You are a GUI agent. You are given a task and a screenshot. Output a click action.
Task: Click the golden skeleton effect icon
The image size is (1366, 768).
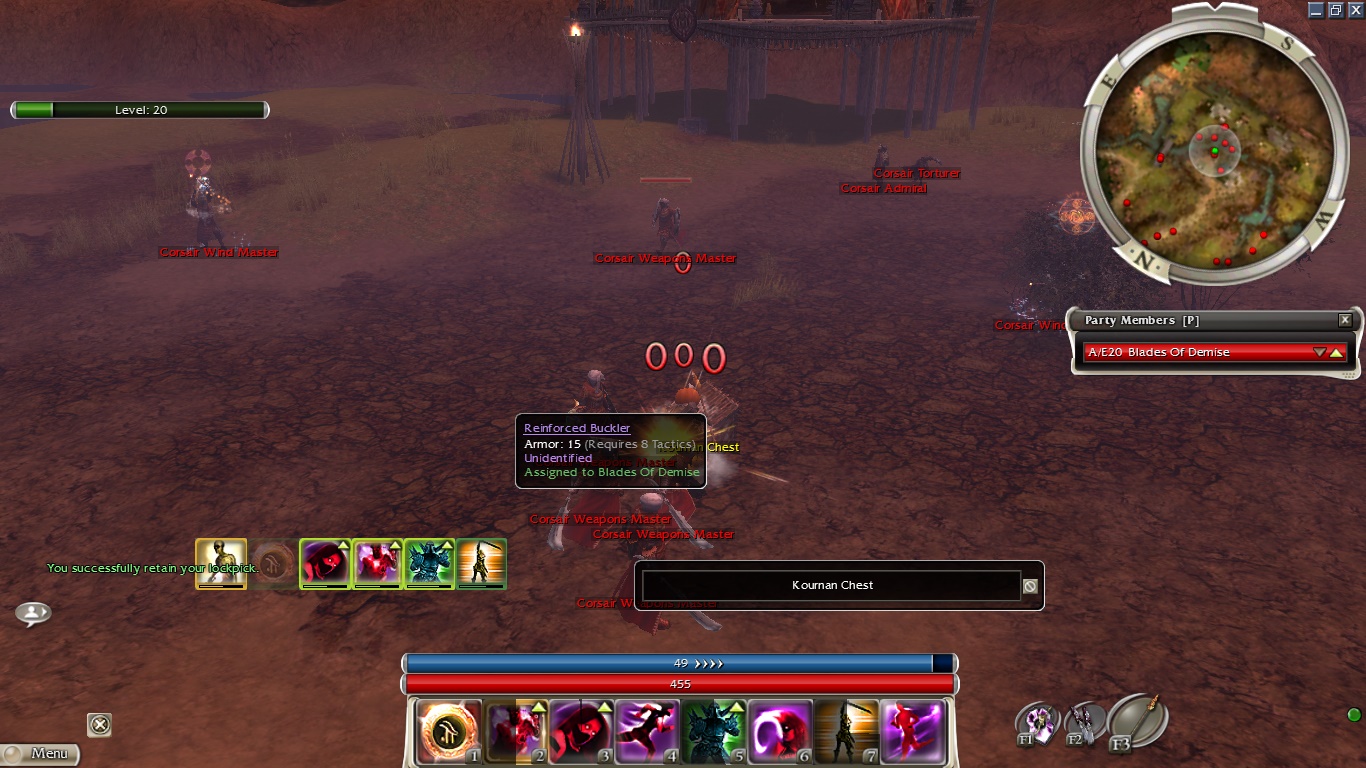221,563
